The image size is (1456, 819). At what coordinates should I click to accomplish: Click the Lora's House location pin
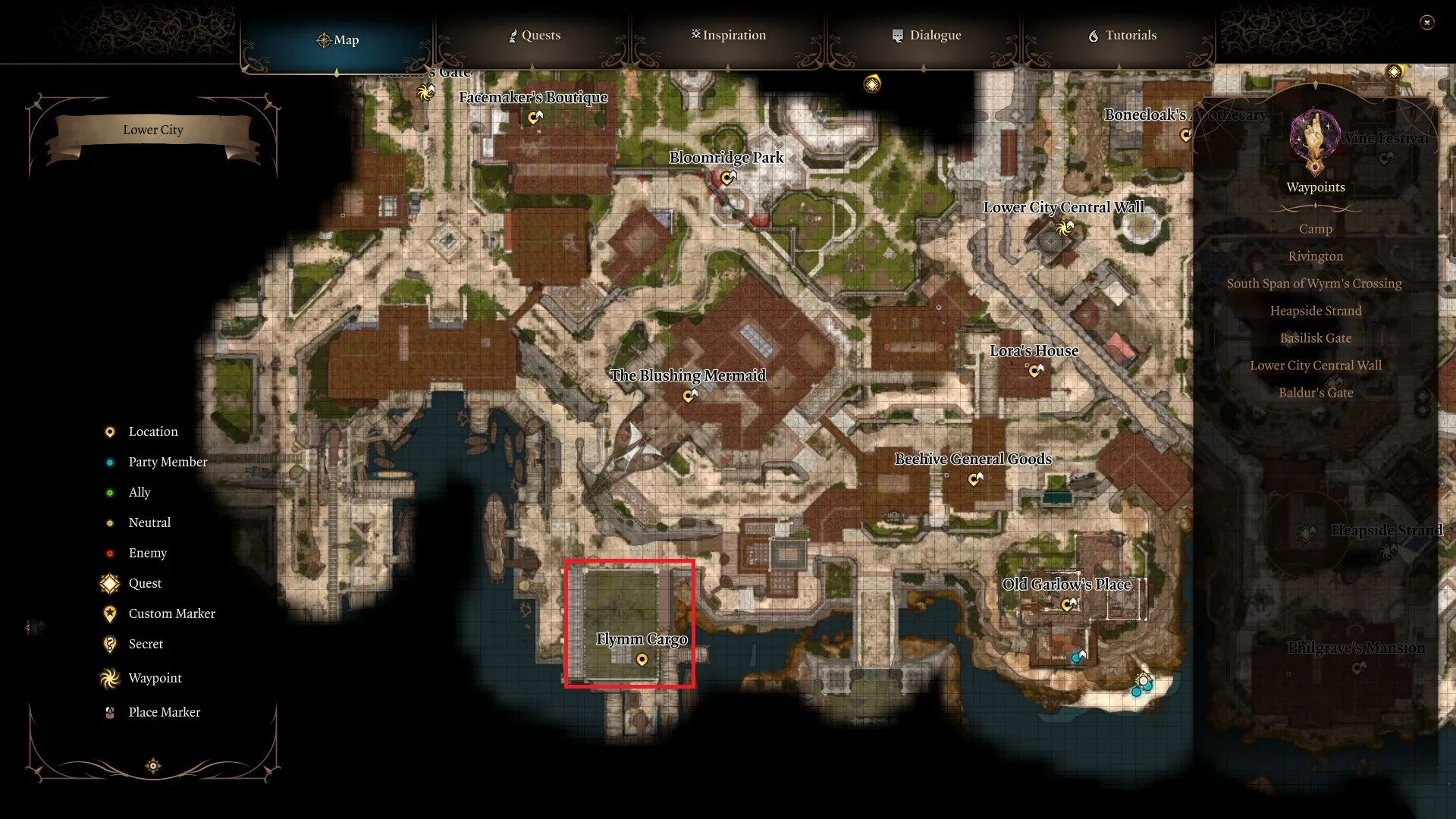(1034, 371)
